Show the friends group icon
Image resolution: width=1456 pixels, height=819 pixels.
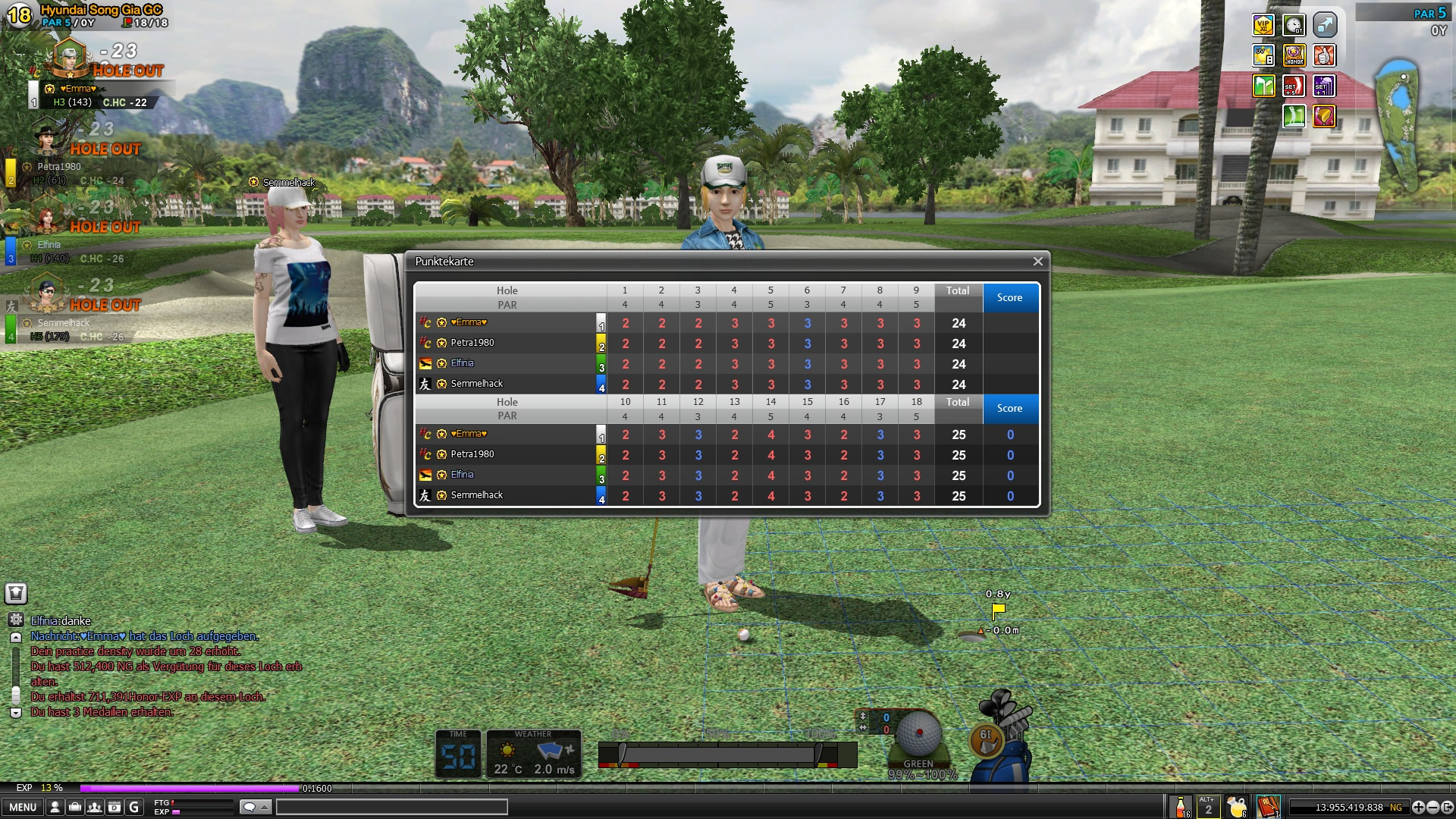[x=95, y=808]
